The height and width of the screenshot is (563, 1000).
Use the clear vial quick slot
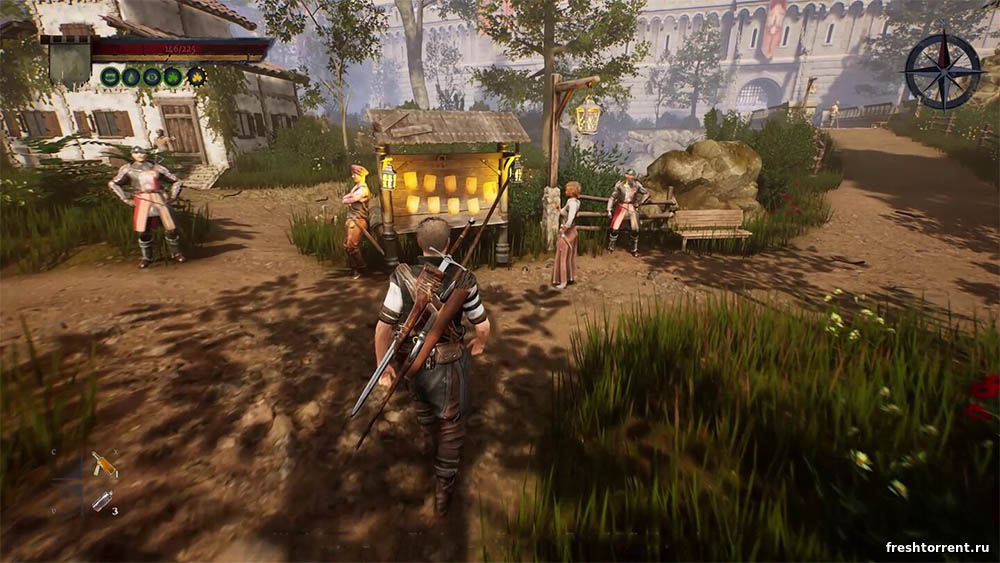point(102,501)
